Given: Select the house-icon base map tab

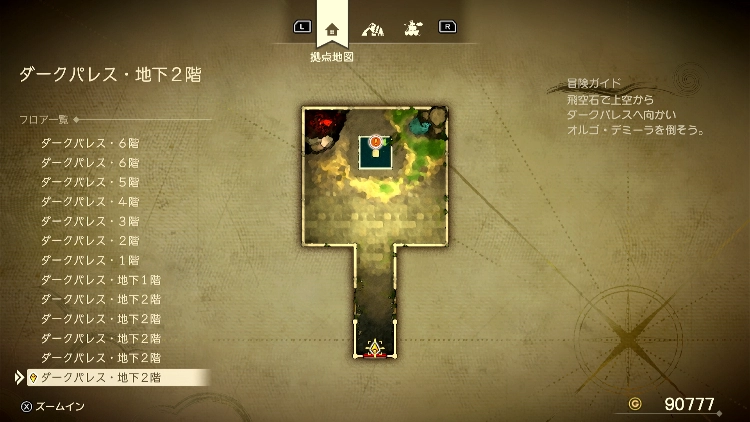Looking at the screenshot, I should click(332, 28).
